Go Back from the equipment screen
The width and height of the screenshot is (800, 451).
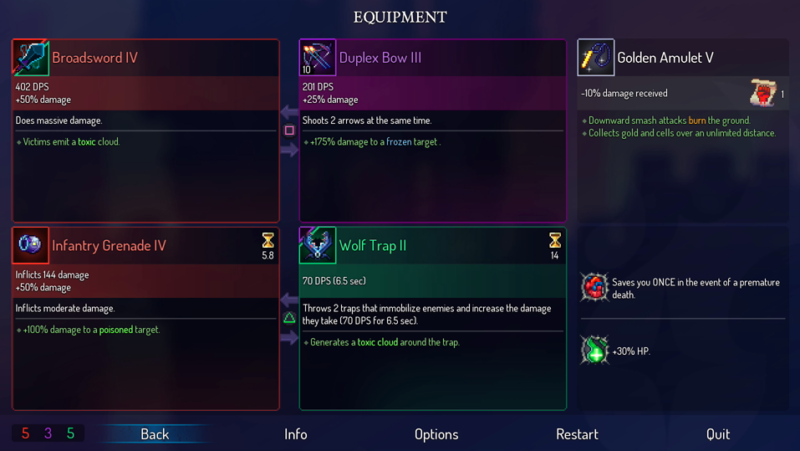point(155,434)
